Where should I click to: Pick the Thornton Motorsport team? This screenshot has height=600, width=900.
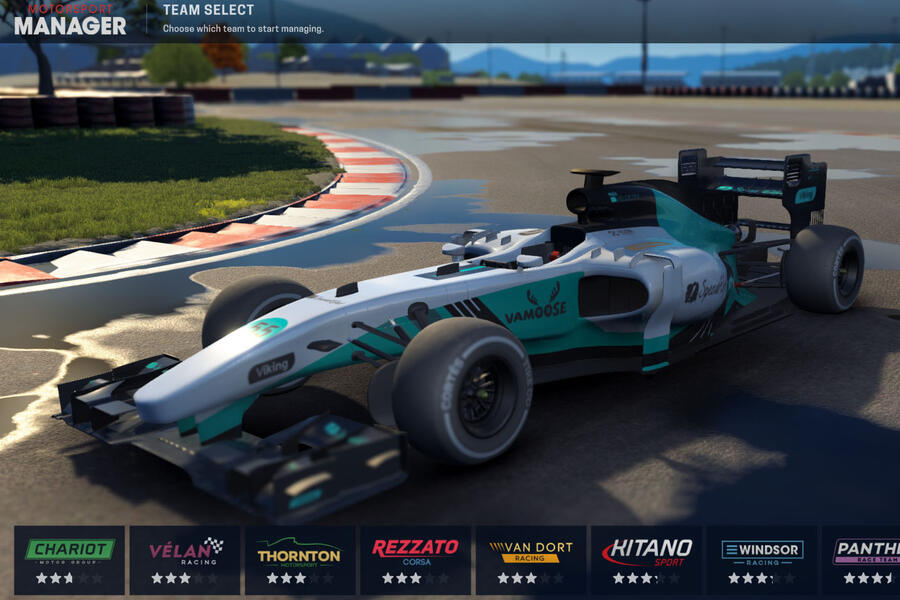click(300, 560)
